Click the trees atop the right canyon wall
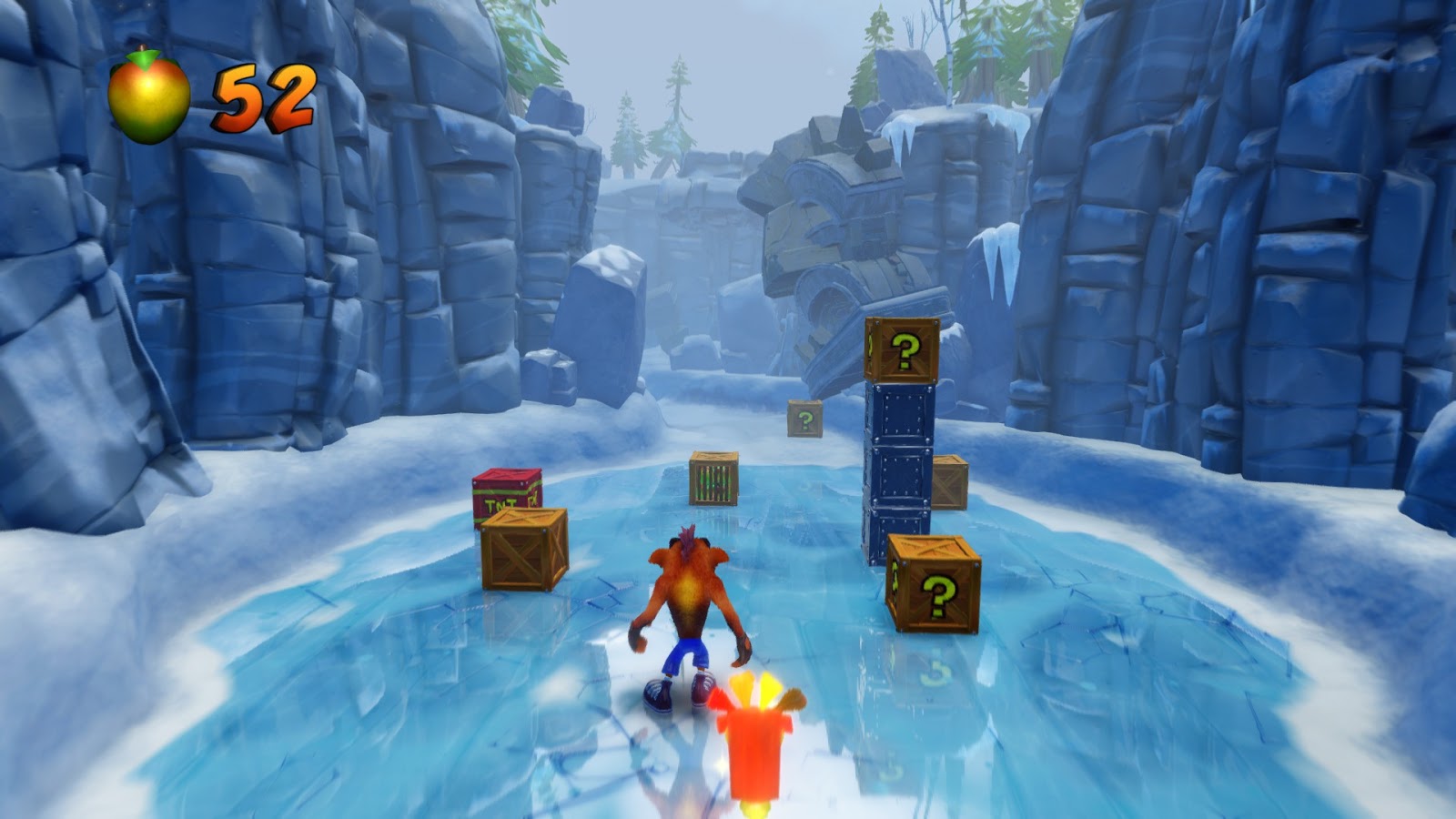 (992, 36)
